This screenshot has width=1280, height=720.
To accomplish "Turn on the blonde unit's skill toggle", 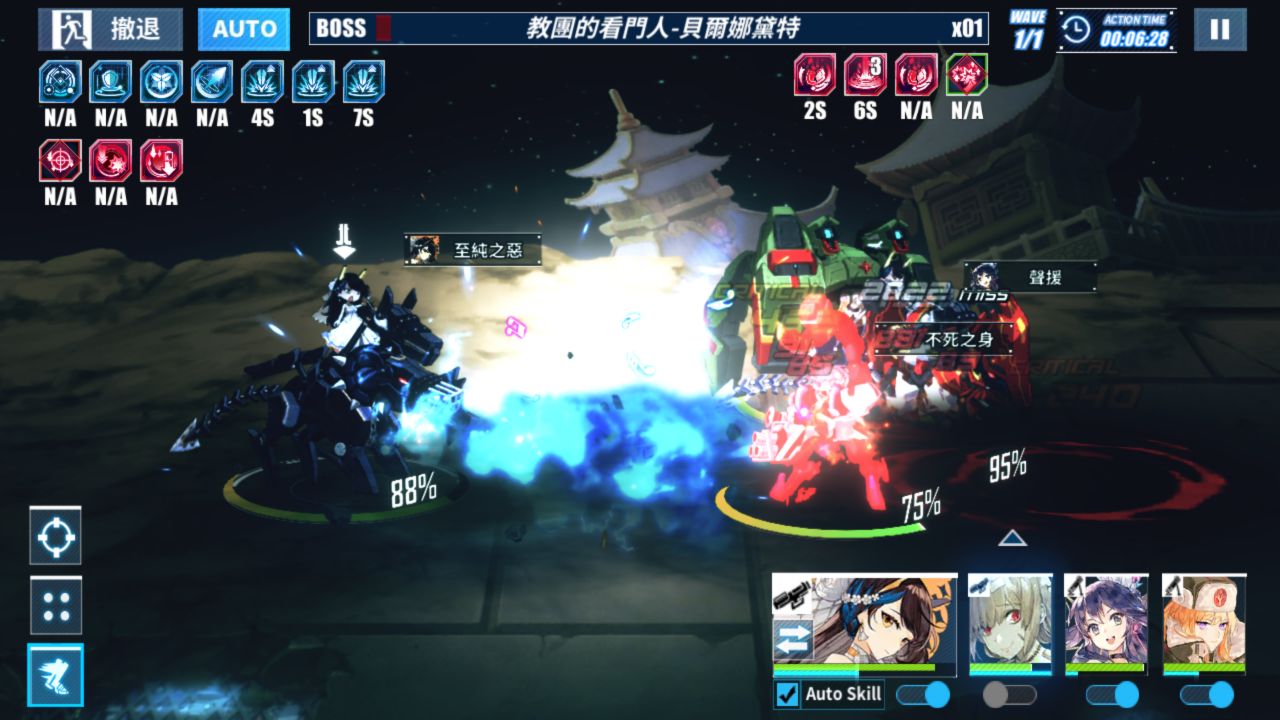I will click(x=1009, y=694).
